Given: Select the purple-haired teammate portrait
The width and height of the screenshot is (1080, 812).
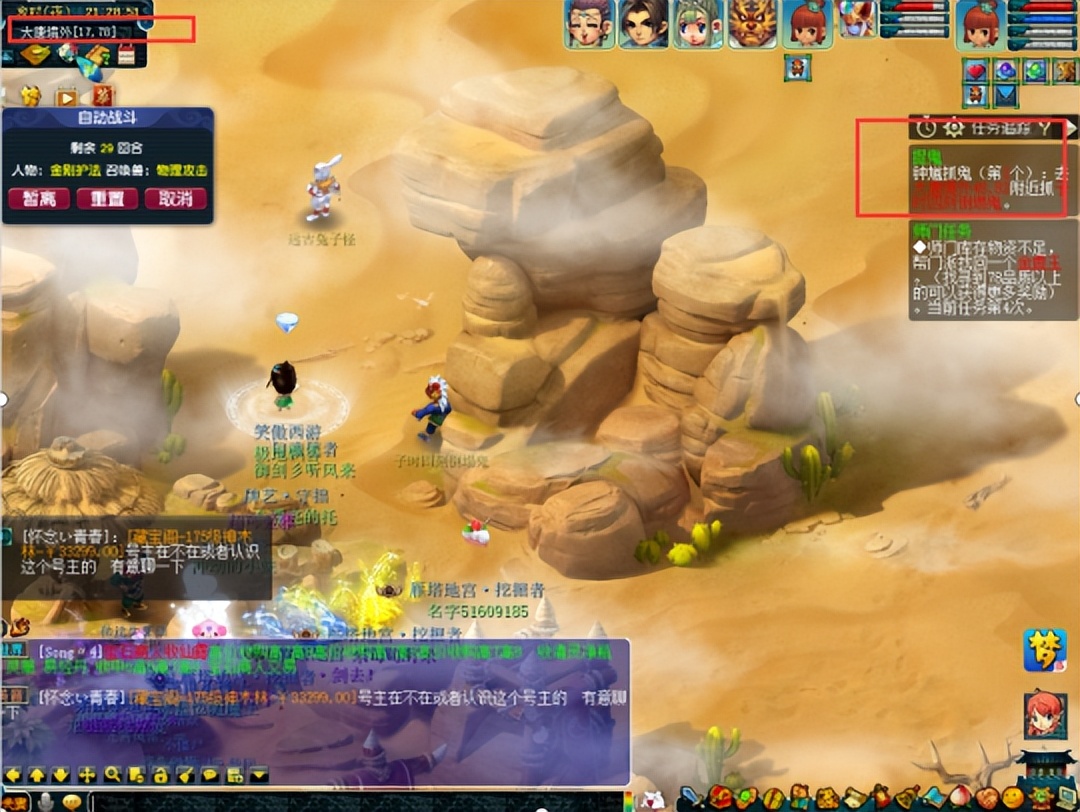Looking at the screenshot, I should (589, 24).
